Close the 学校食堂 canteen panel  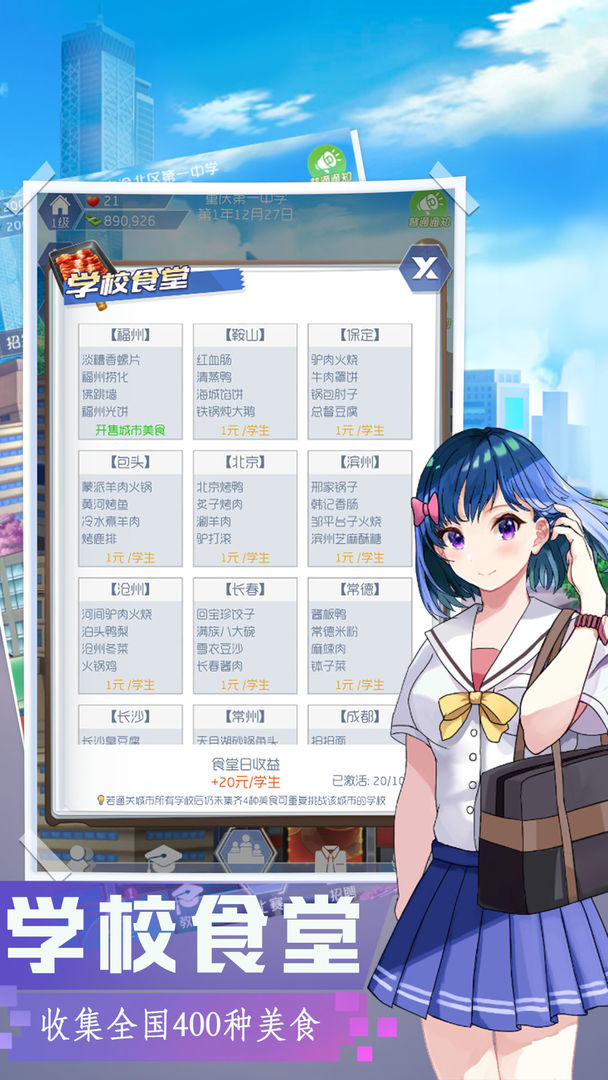coord(424,268)
